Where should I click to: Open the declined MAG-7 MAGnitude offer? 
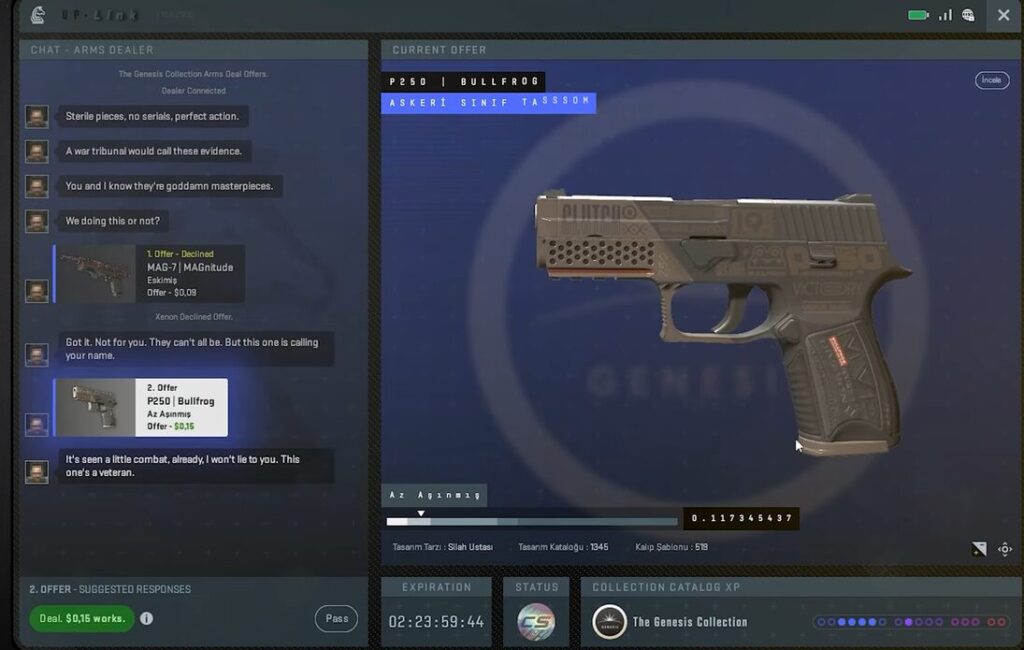pos(149,274)
